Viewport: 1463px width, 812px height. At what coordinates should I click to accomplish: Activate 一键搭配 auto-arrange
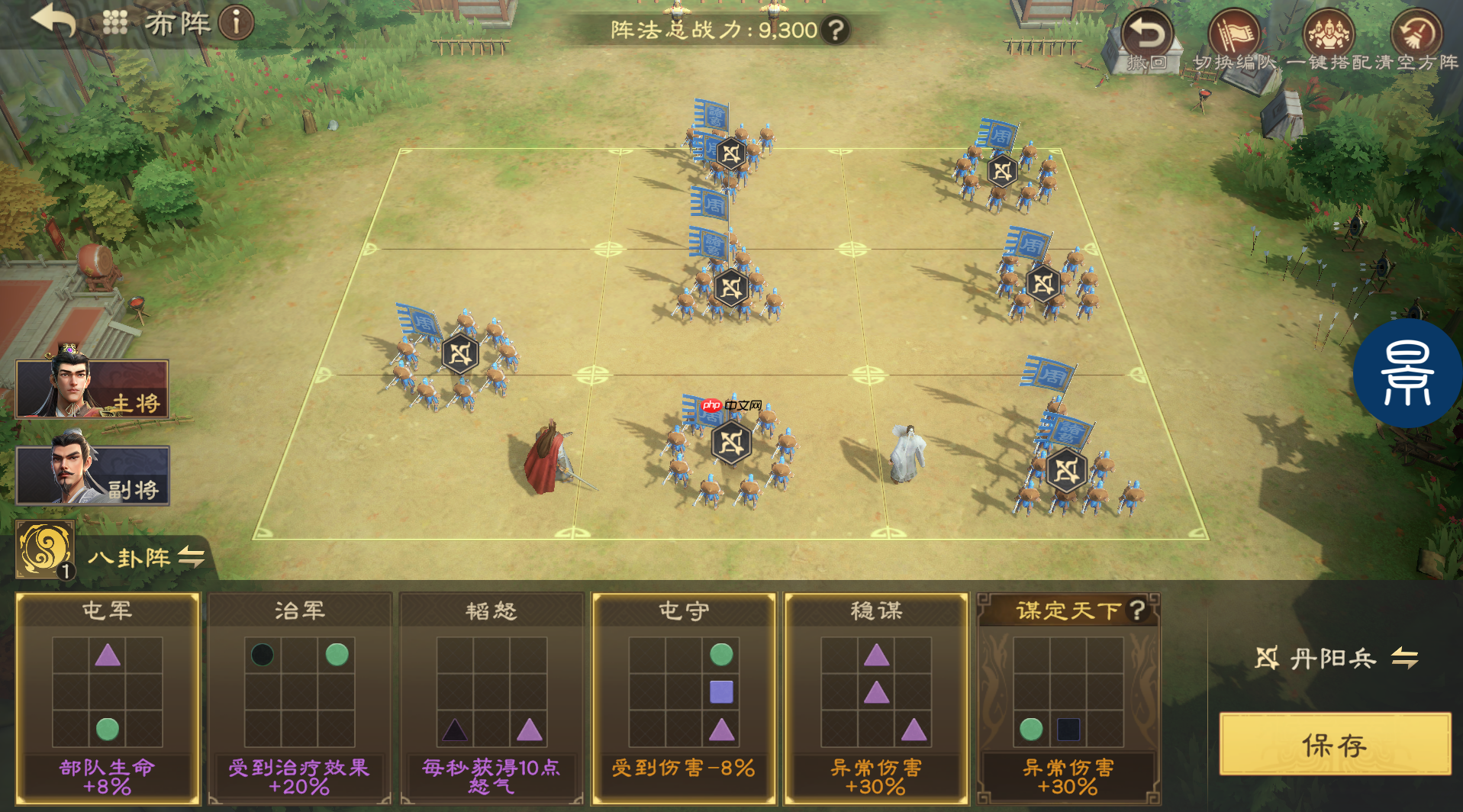(1329, 40)
